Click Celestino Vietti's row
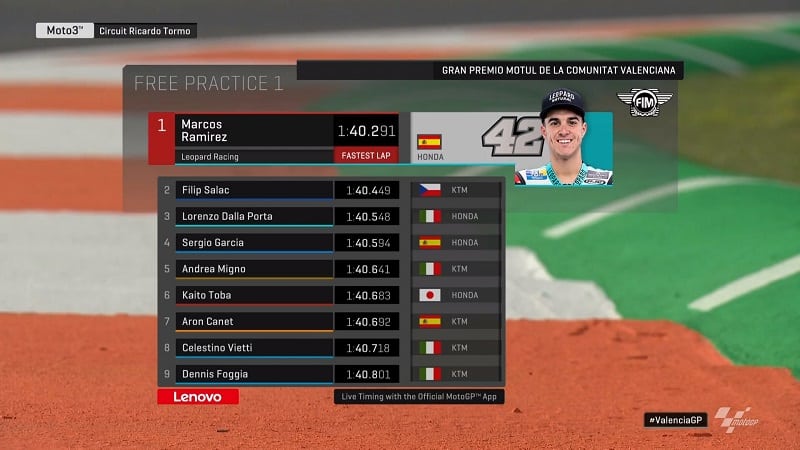The image size is (800, 450). (331, 348)
